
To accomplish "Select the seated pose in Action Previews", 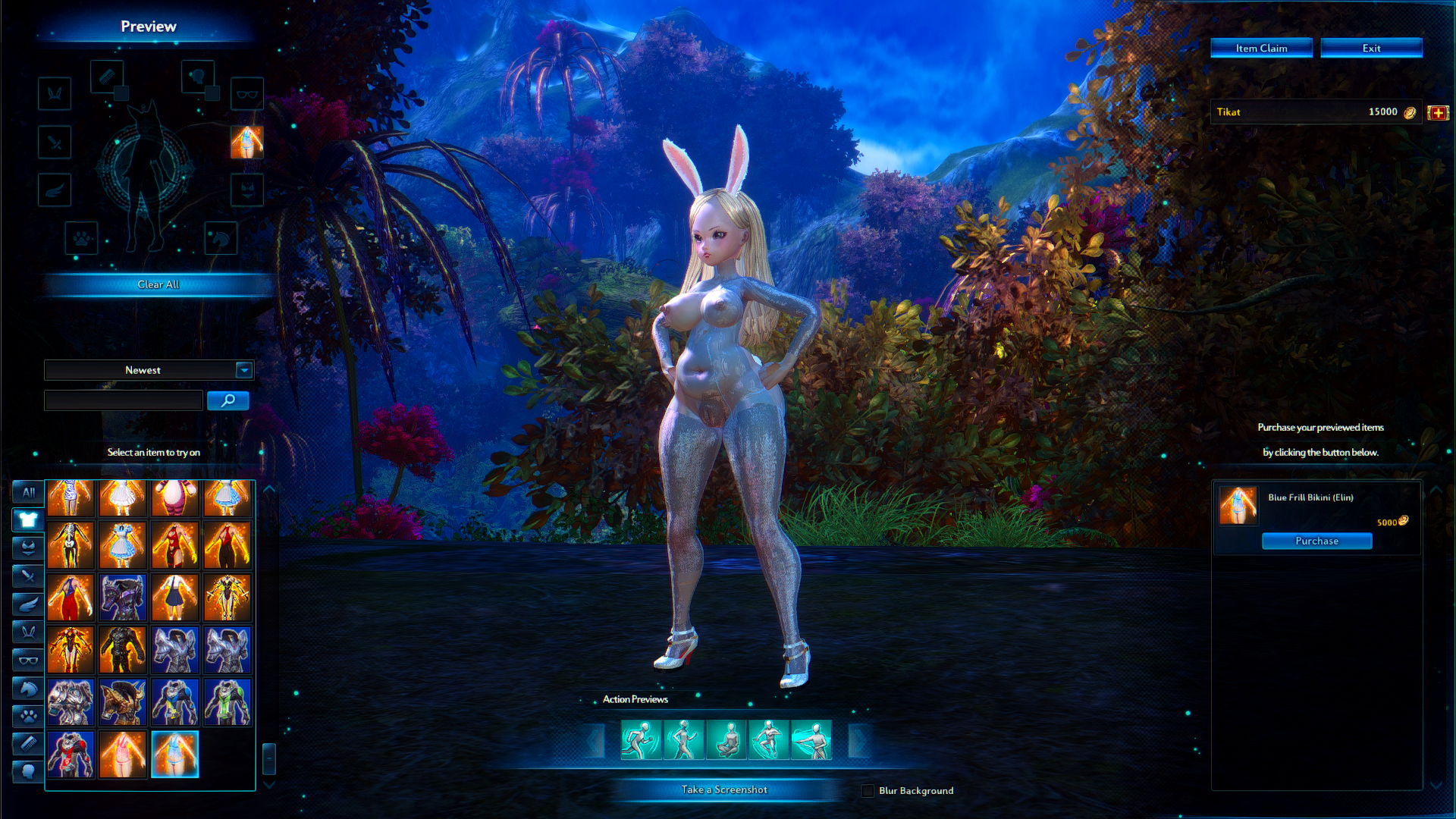I will pyautogui.click(x=729, y=739).
